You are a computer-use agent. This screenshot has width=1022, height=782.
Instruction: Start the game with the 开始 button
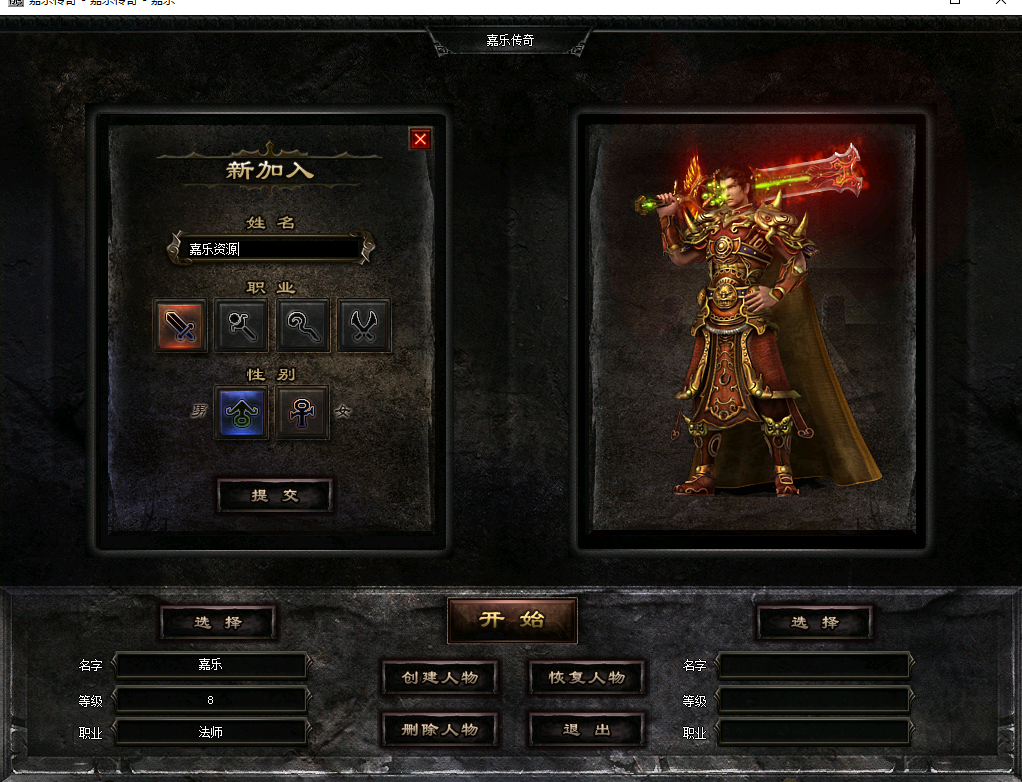512,620
